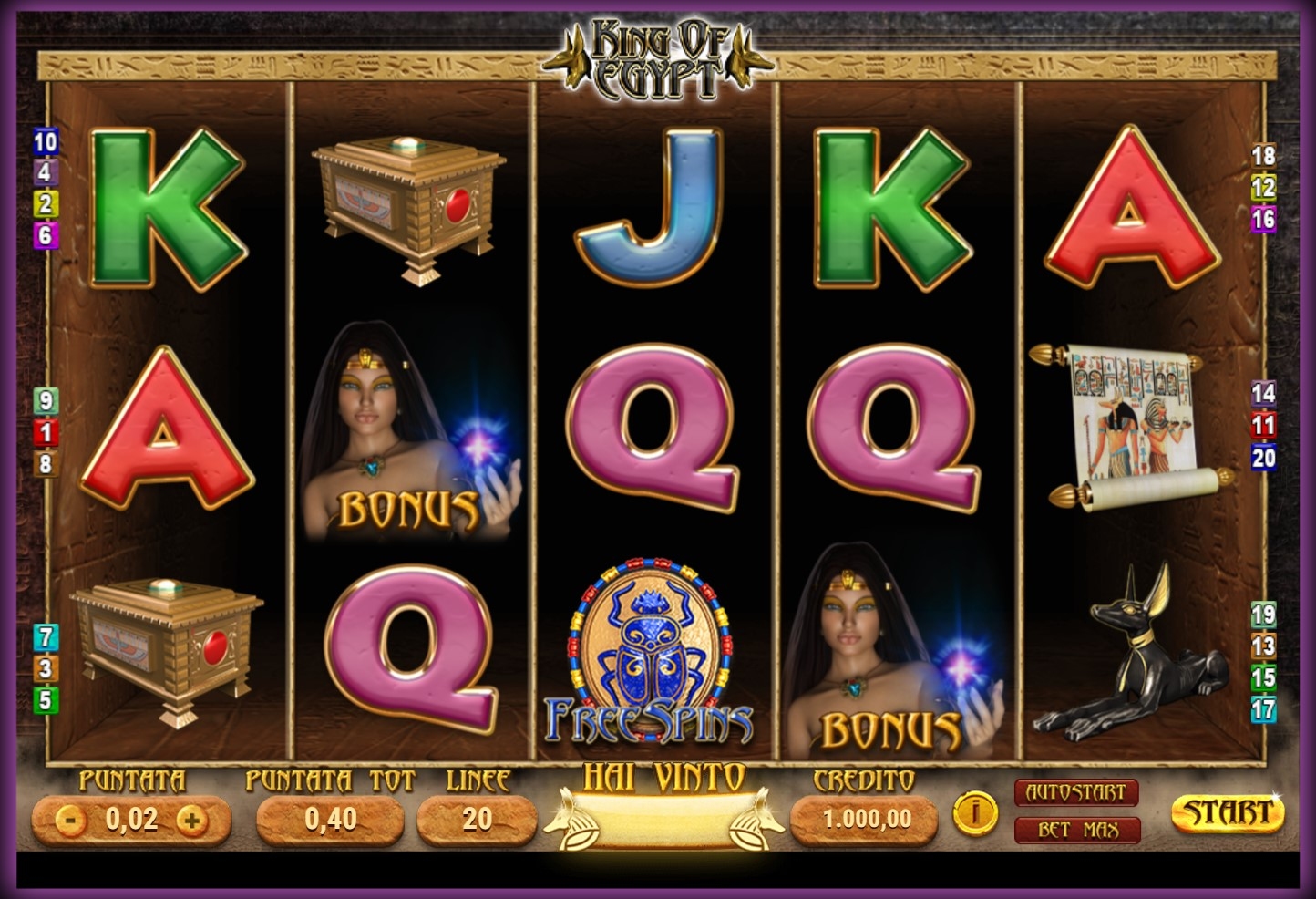Select payline number 17 marker
This screenshot has height=899, width=1316.
click(1263, 708)
